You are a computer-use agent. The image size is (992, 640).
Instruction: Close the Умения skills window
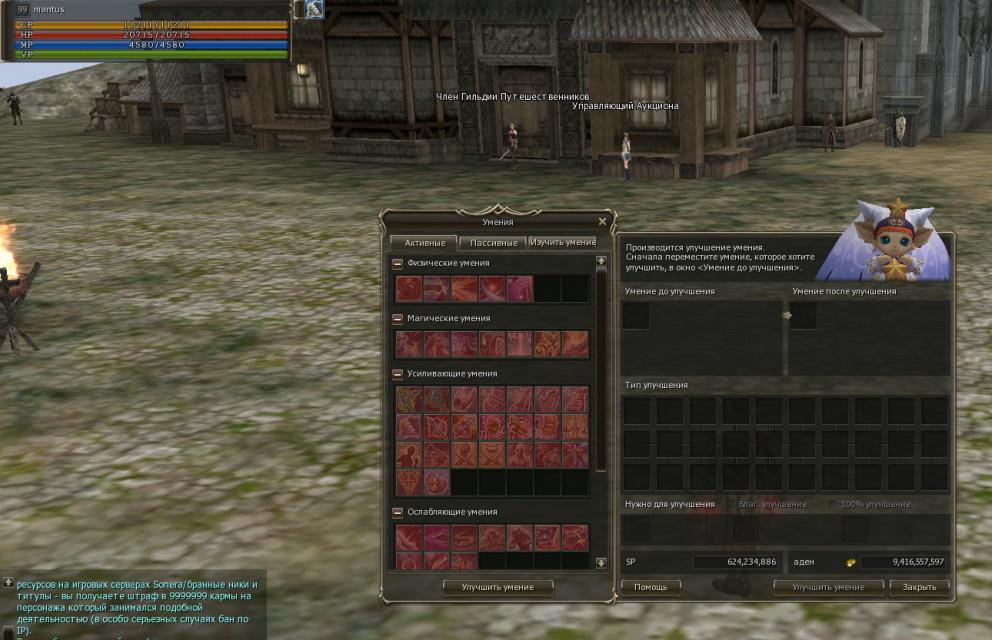[x=602, y=222]
